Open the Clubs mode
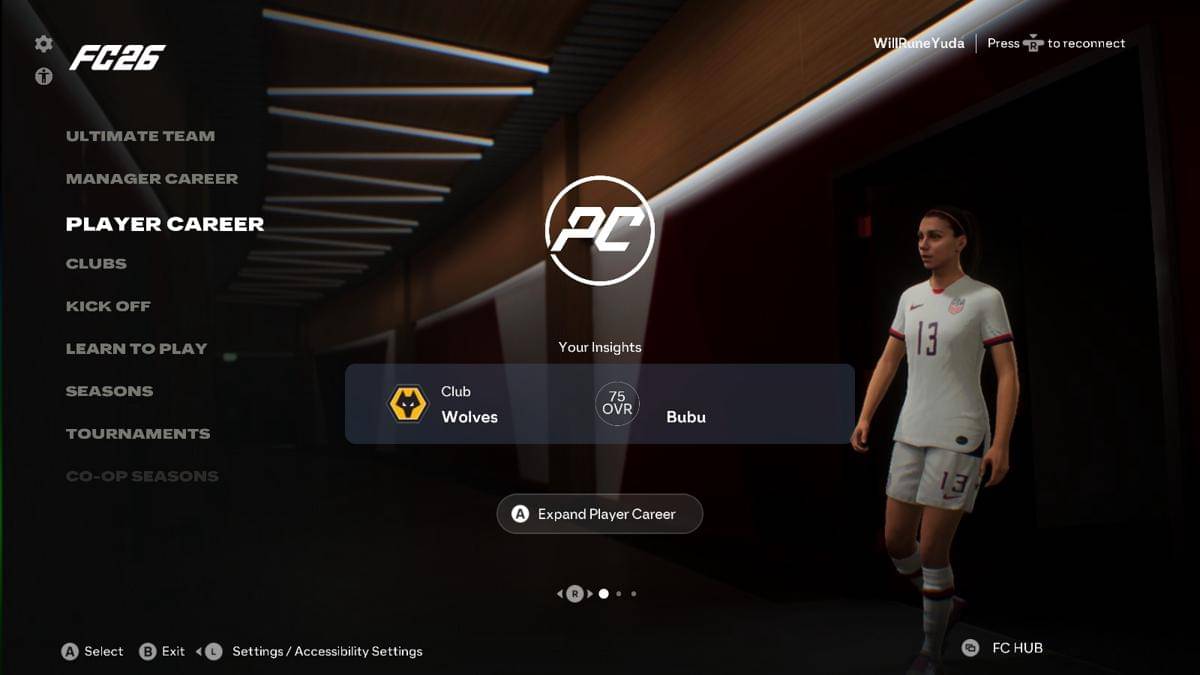This screenshot has width=1200, height=675. tap(96, 264)
